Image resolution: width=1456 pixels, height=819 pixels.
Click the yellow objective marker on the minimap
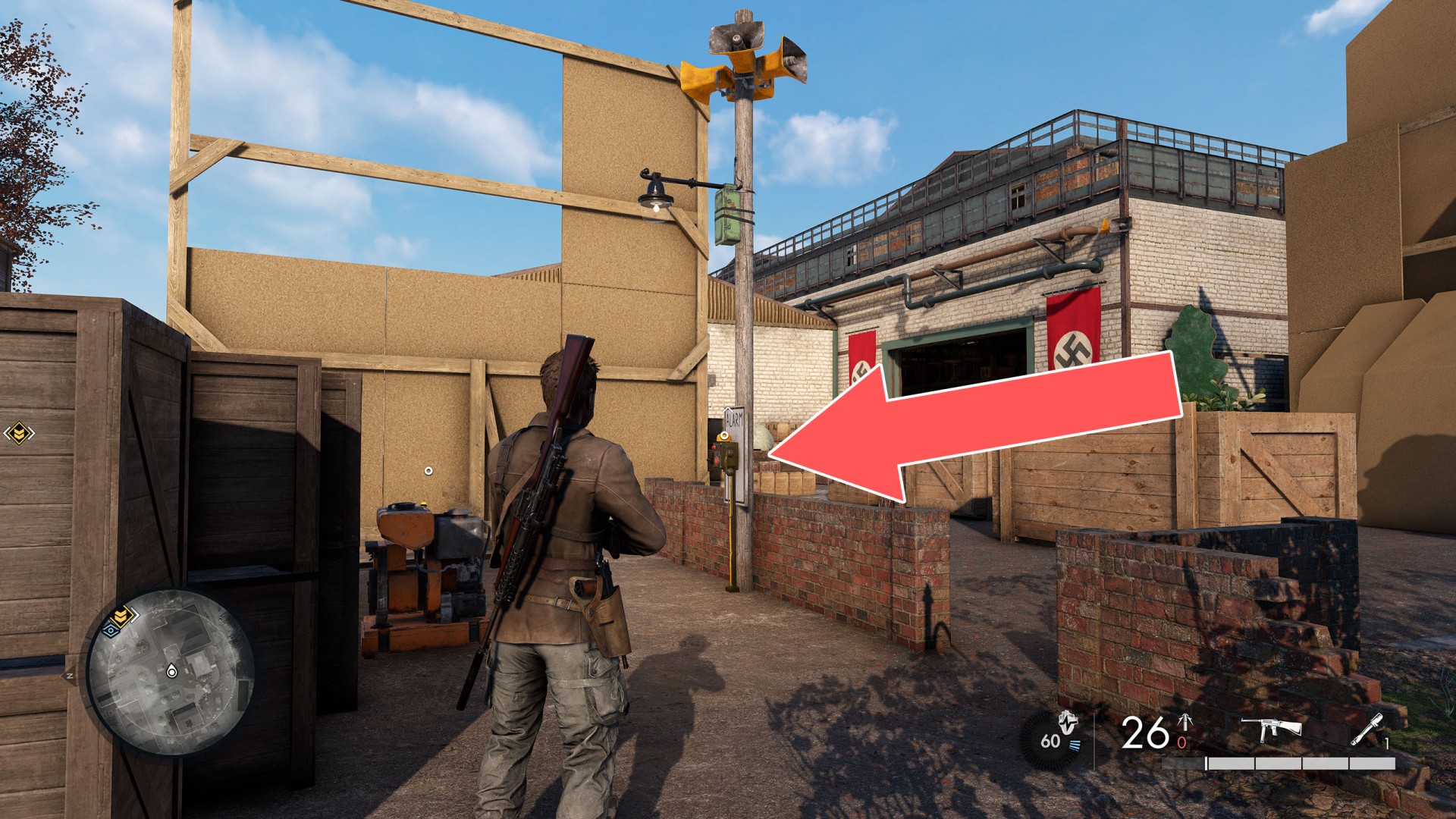pos(120,615)
